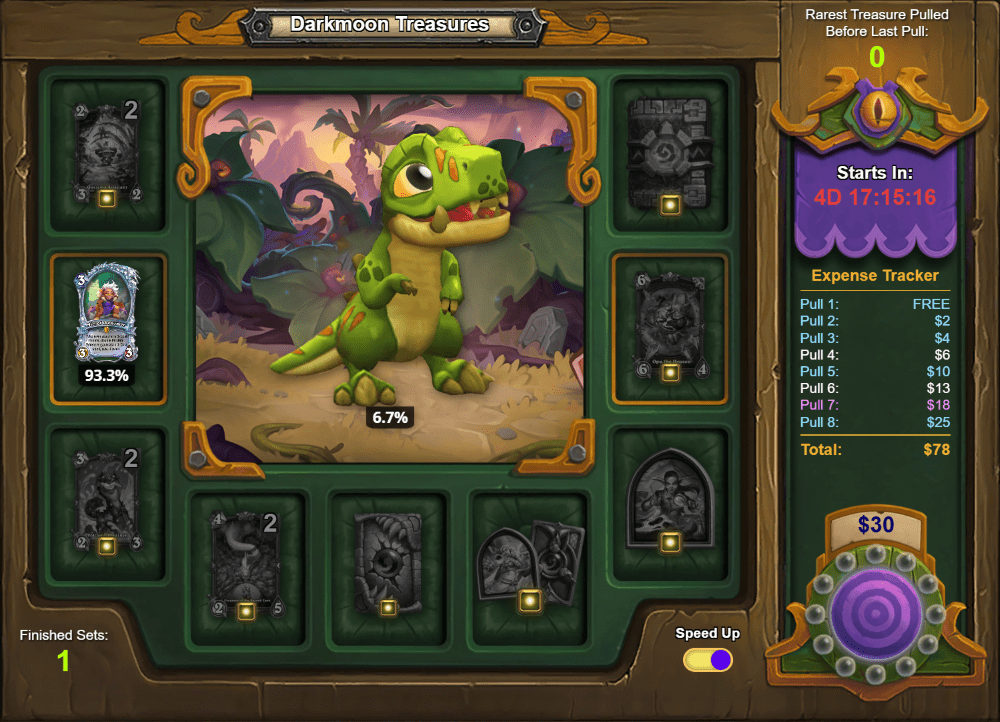1000x722 pixels.
Task: Select the stone tiki card back treasure
Action: pos(668,153)
